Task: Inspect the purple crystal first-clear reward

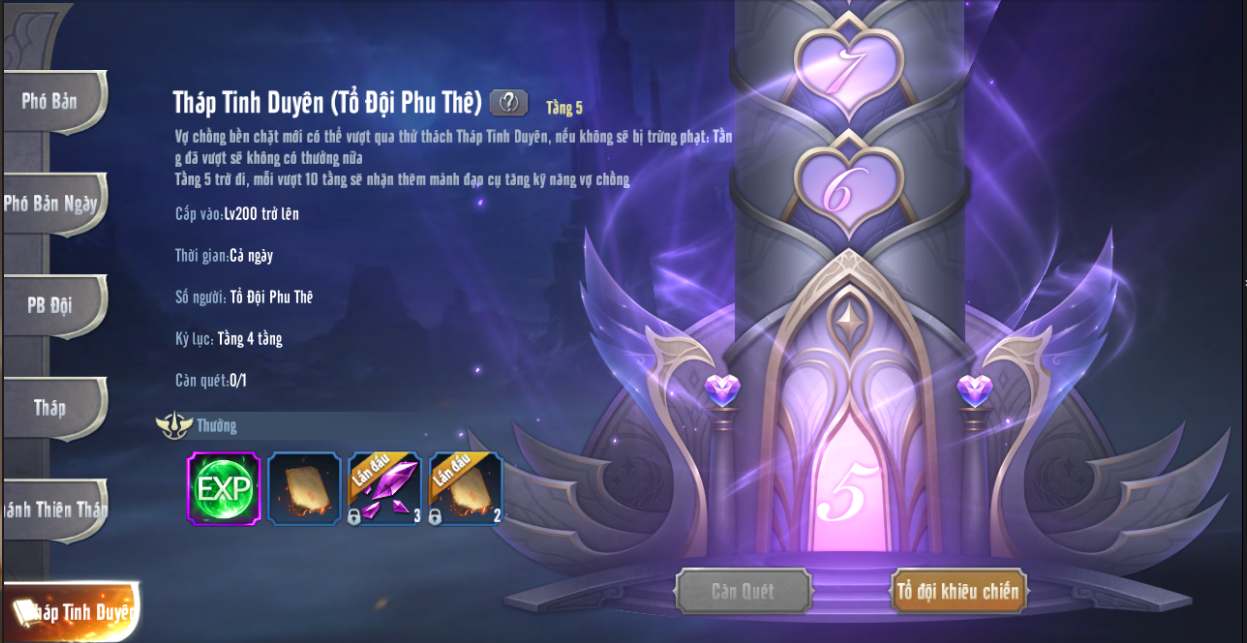Action: pos(385,488)
